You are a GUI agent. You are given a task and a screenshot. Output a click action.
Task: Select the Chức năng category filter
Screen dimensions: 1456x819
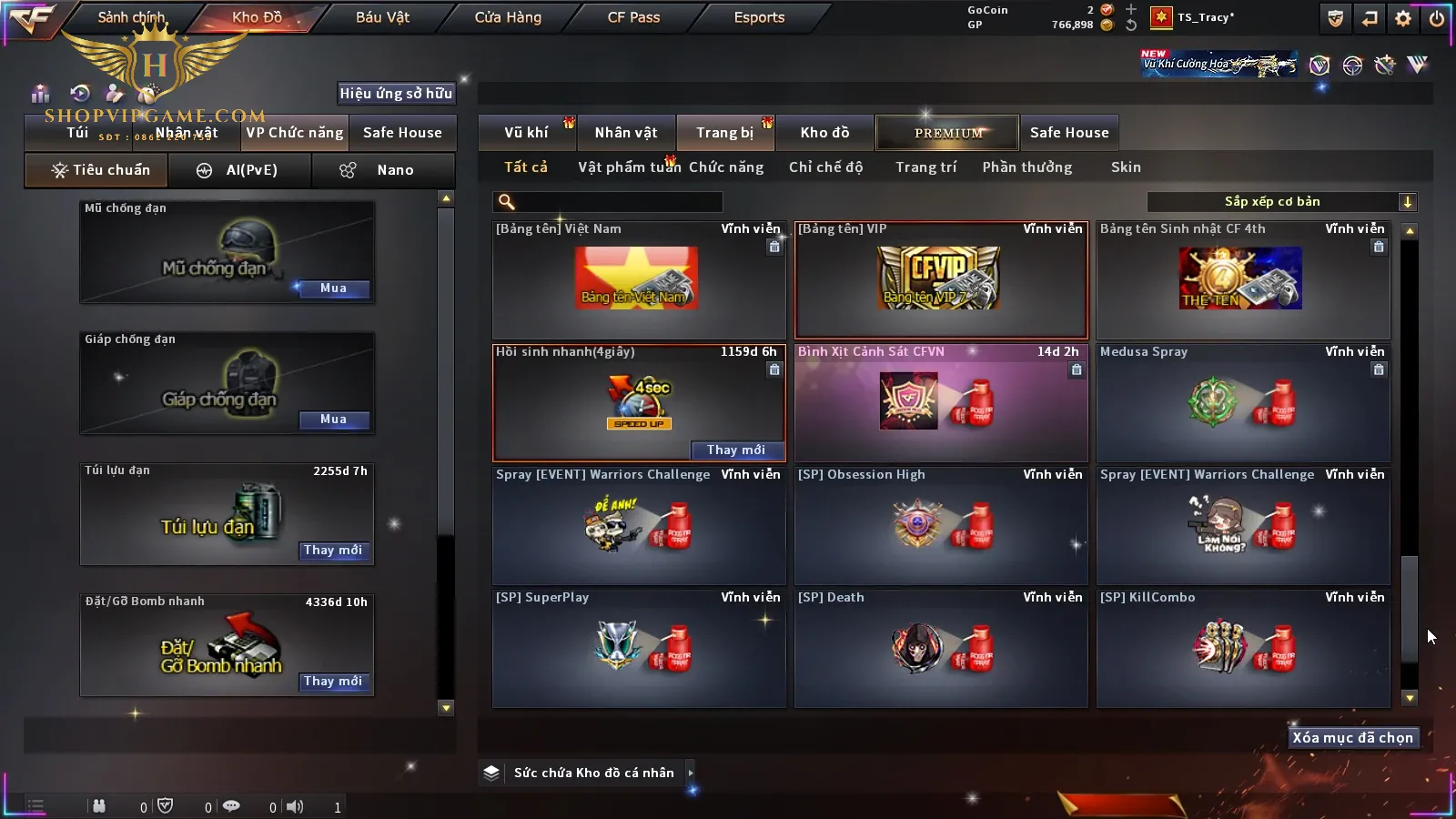coord(726,167)
